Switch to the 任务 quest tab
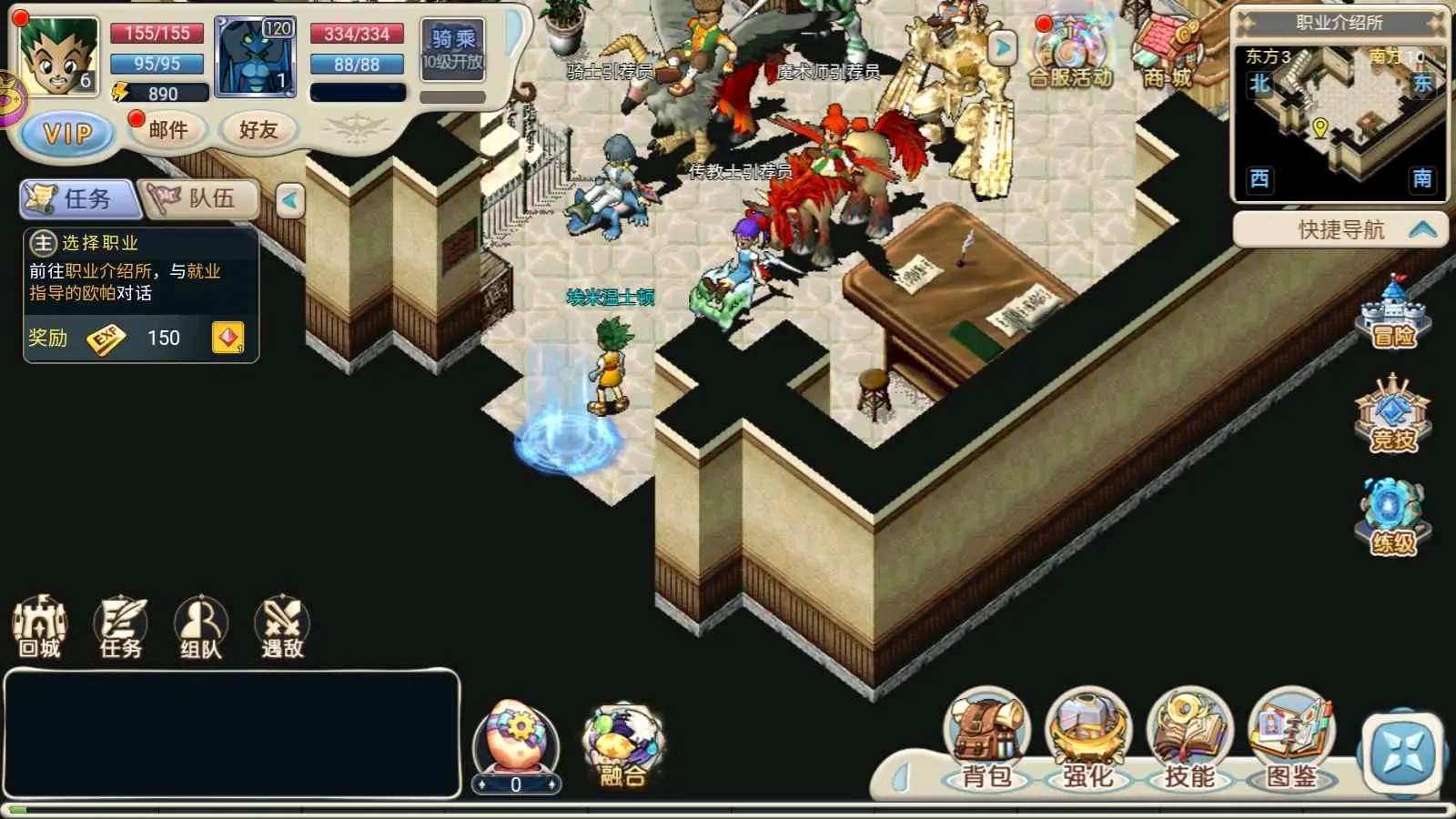Image resolution: width=1456 pixels, height=819 pixels. [x=79, y=198]
